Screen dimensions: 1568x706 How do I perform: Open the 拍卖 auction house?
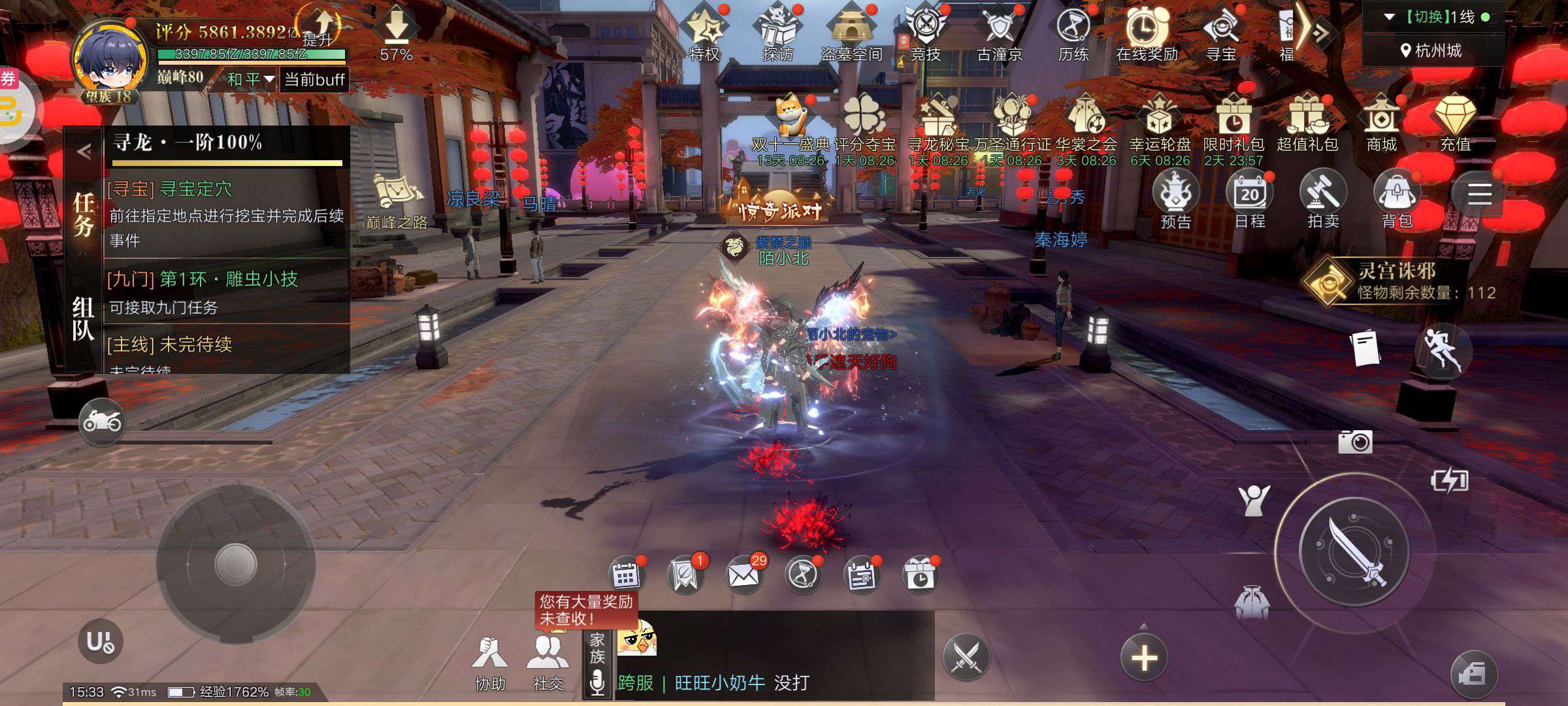(x=1323, y=201)
